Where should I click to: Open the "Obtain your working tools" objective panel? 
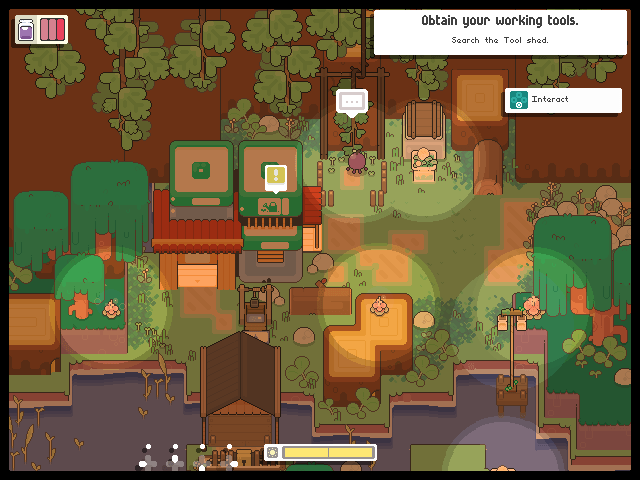499,31
